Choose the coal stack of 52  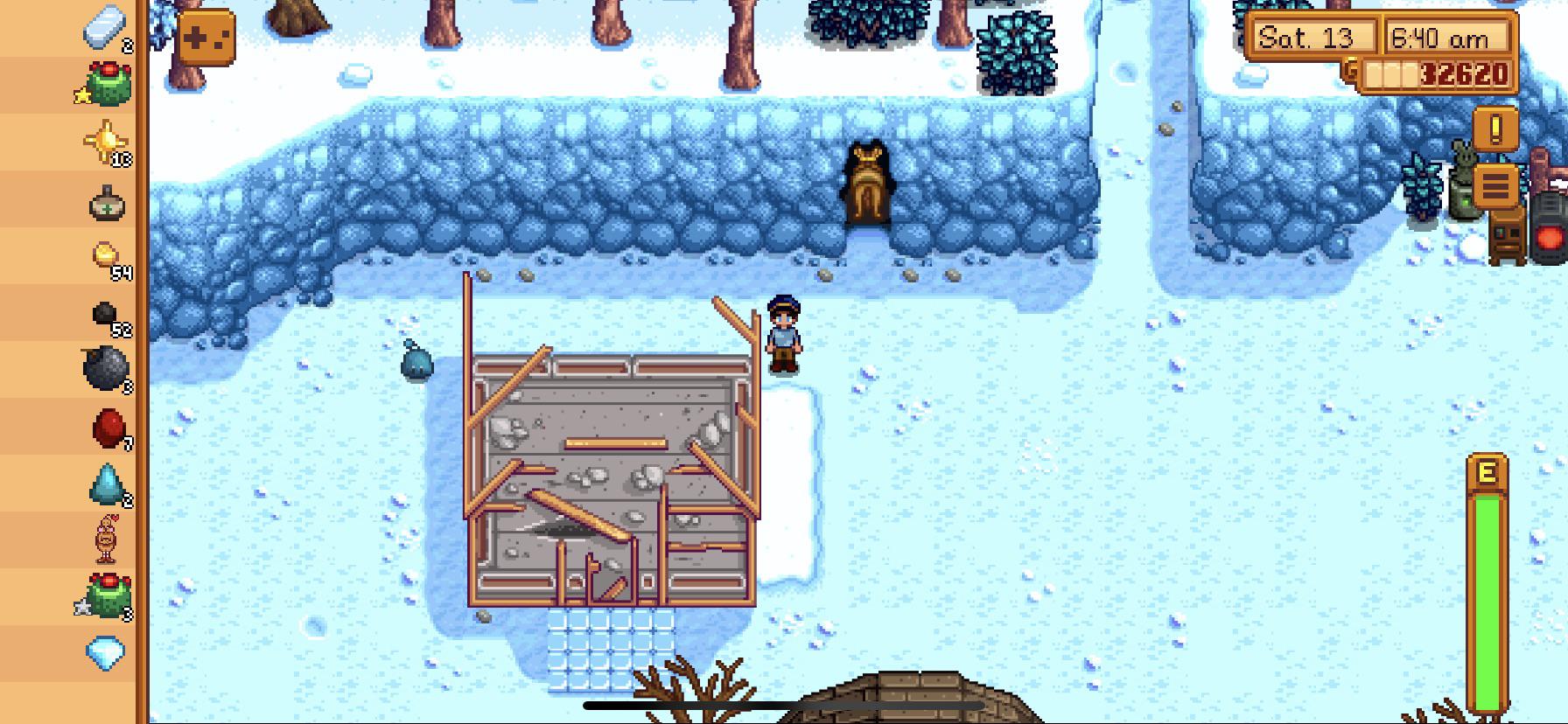pos(107,315)
